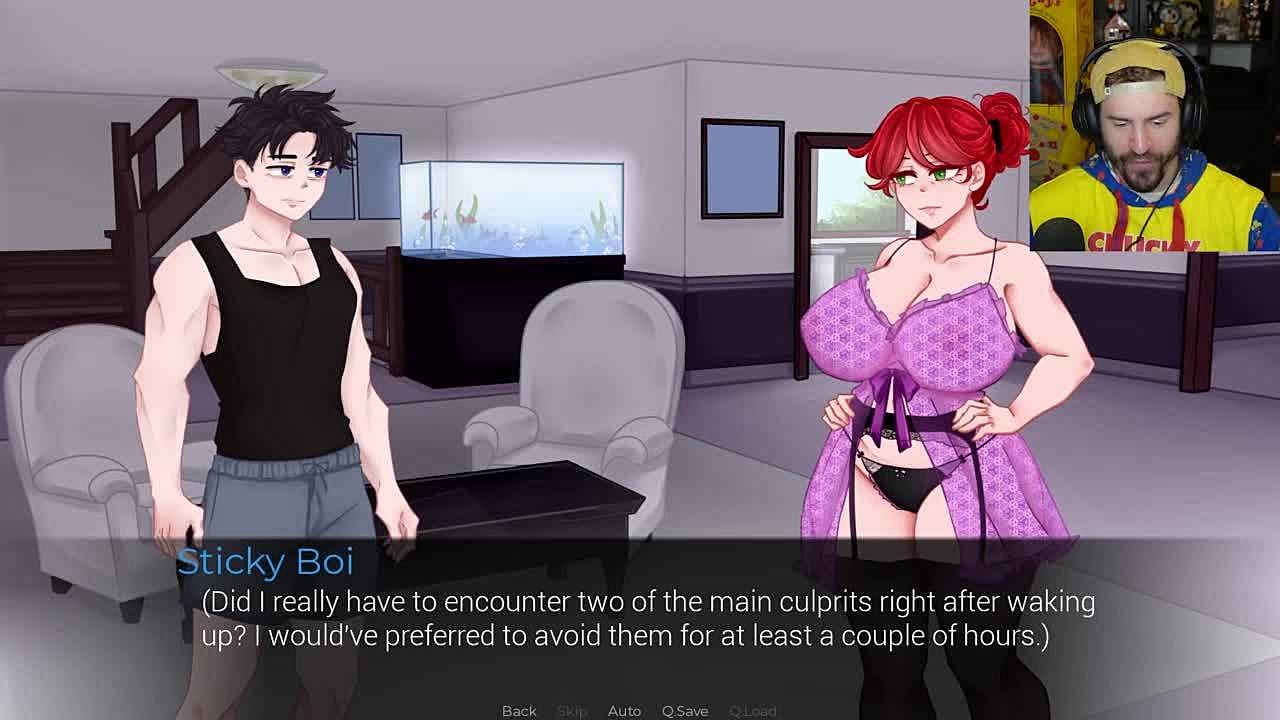Advance the Sticky Boi dialogue text
1280x720 pixels.
(640, 620)
